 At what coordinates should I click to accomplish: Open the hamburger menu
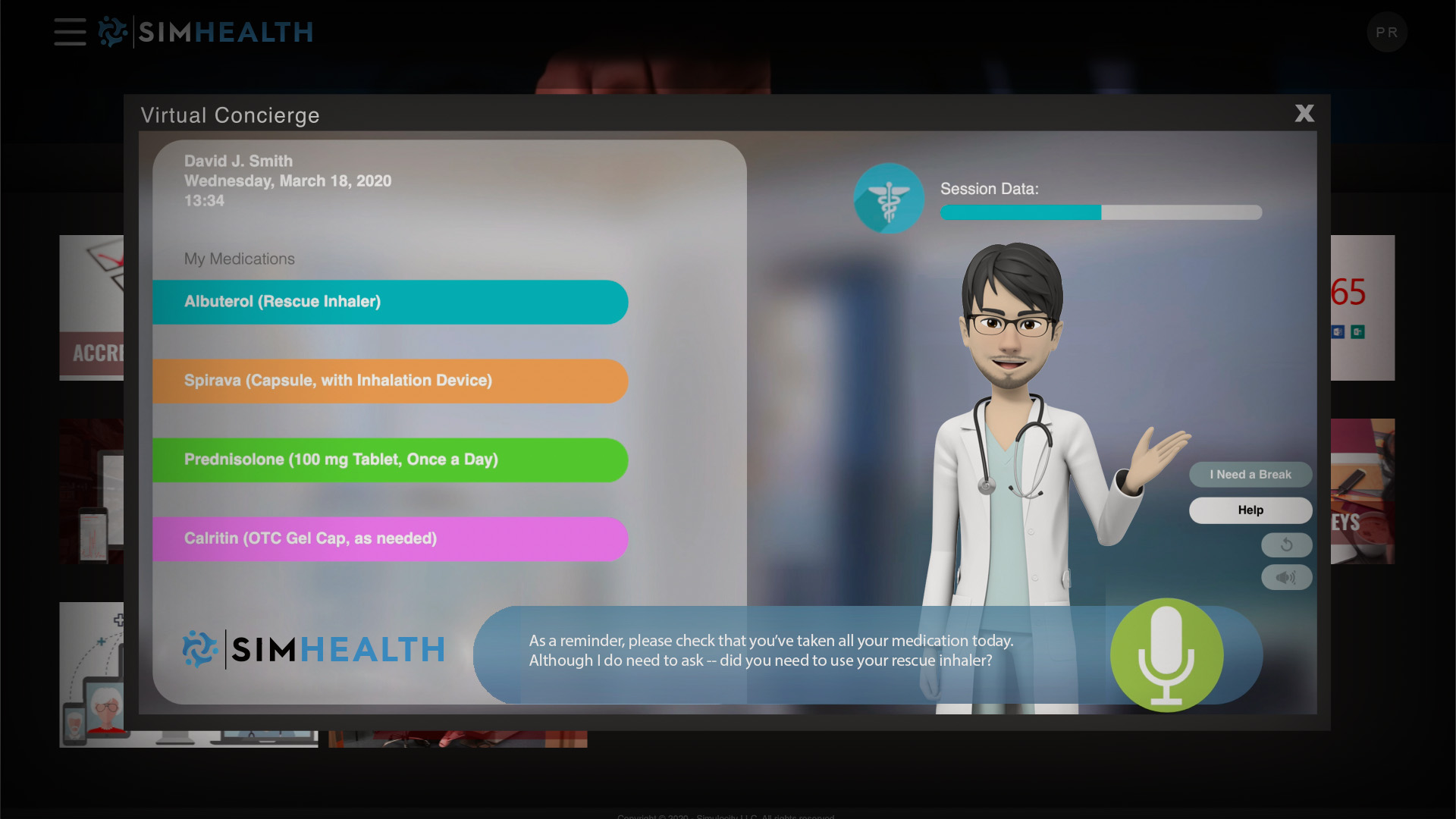(x=70, y=32)
